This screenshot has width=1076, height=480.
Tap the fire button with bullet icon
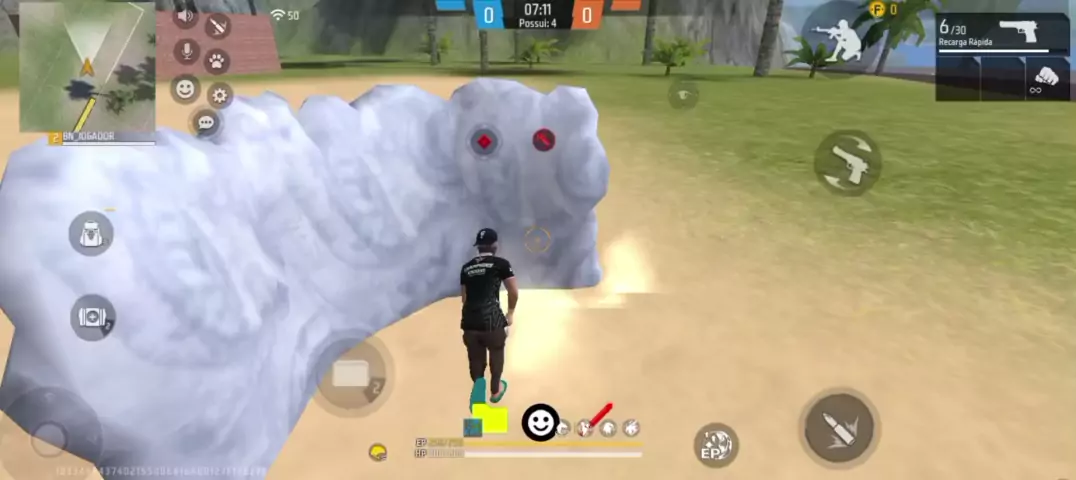click(x=839, y=428)
